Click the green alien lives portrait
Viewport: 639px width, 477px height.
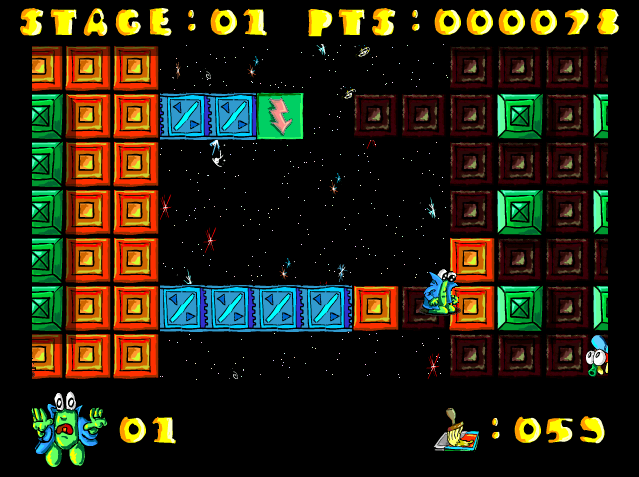coord(68,428)
